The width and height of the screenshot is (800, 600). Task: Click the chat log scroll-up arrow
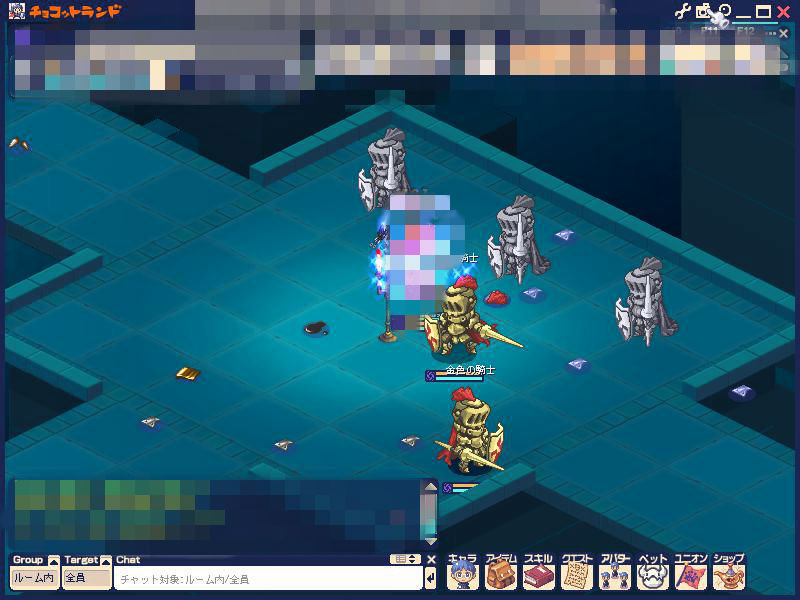tap(431, 488)
